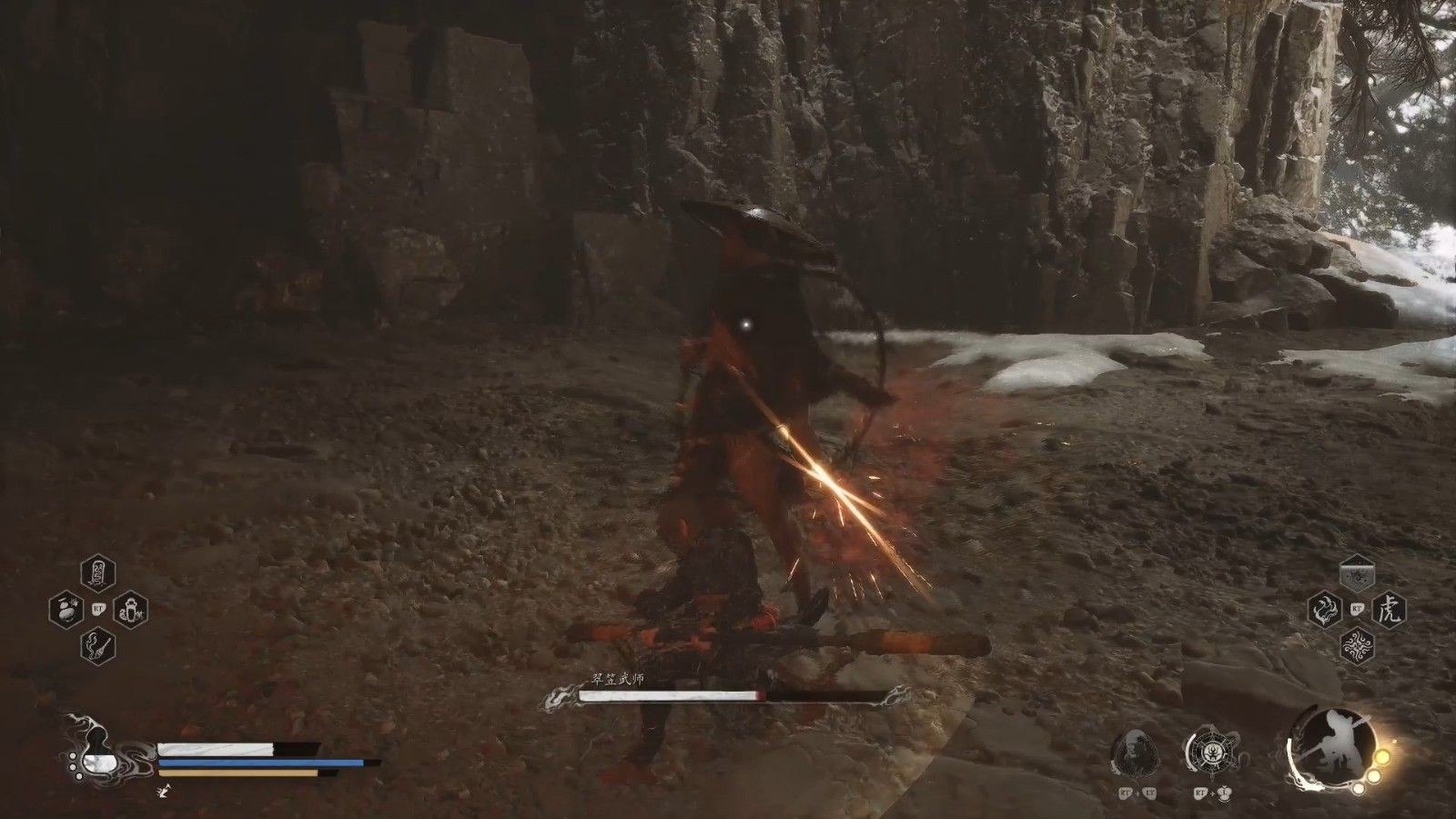This screenshot has height=819, width=1456.
Task: Click the small status icon under the stamina bar
Action: (x=165, y=791)
